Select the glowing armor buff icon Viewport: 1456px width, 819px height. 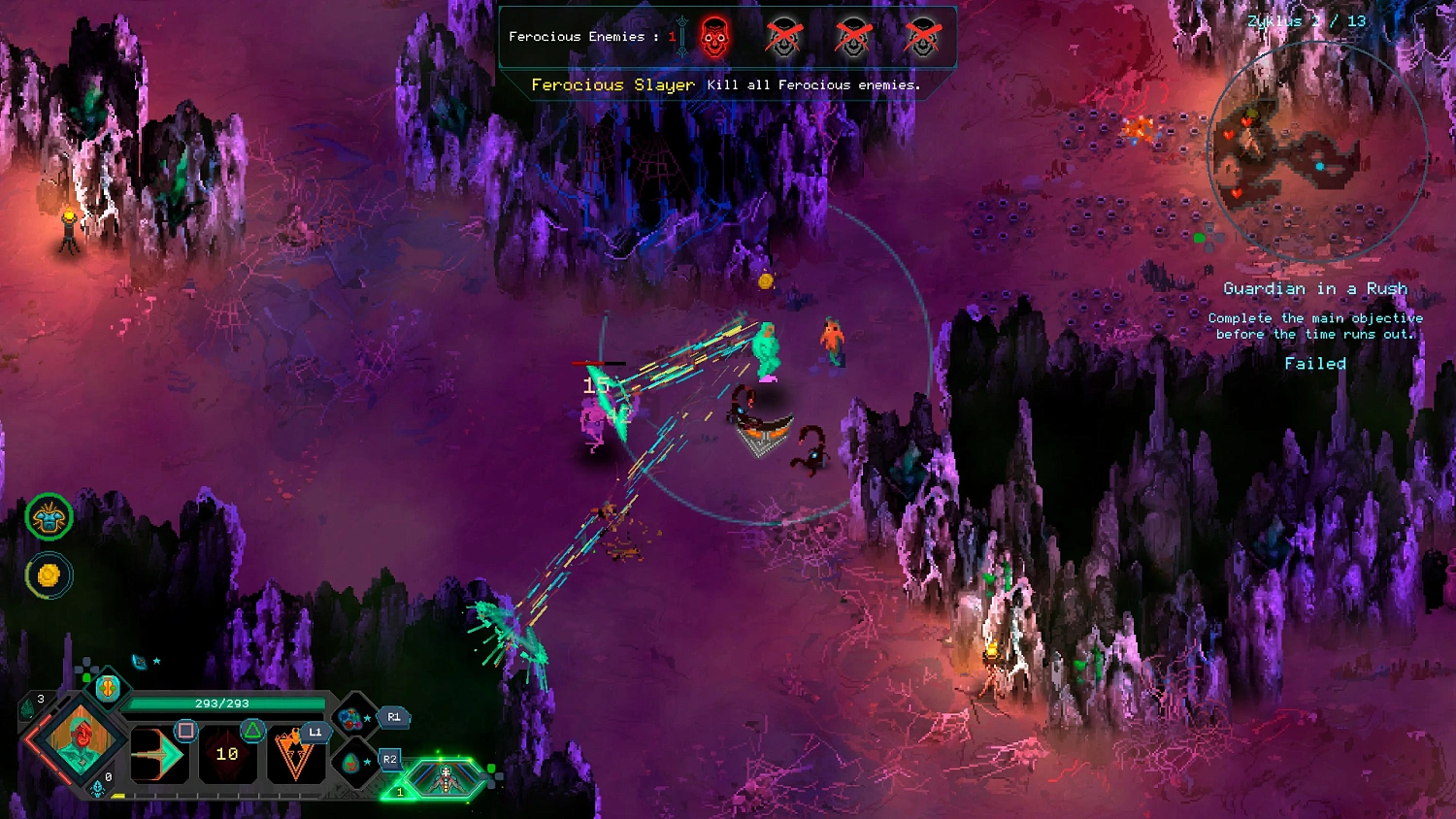point(49,517)
